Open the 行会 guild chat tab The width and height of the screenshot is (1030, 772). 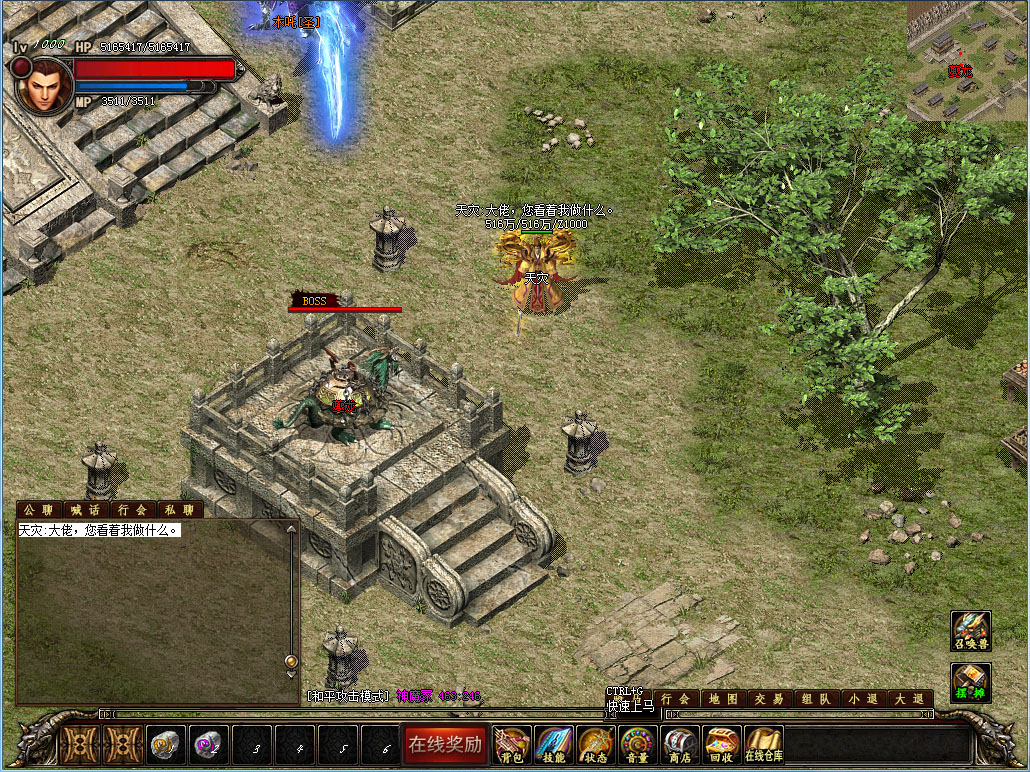coord(133,510)
